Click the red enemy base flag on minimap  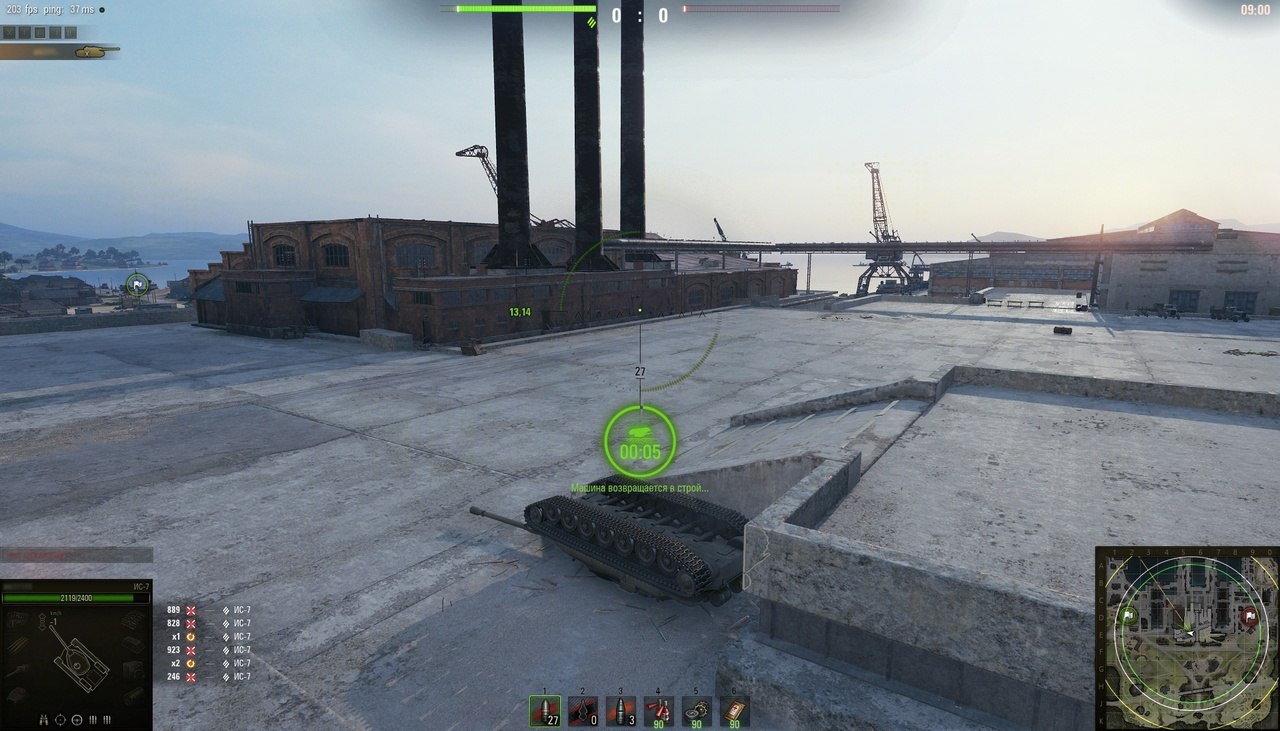(x=1248, y=616)
